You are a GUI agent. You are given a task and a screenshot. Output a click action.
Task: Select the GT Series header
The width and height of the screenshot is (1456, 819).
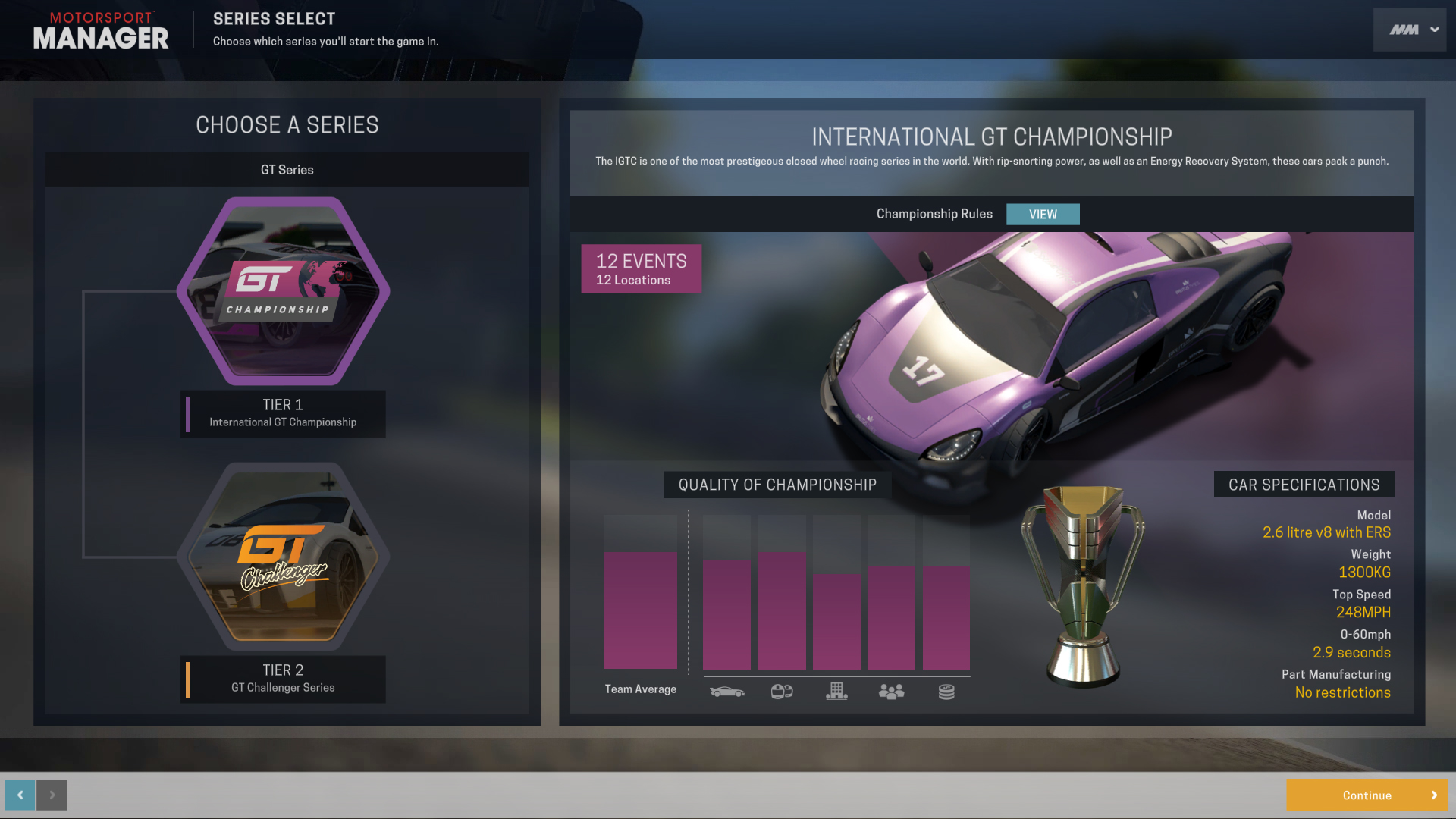click(x=287, y=169)
